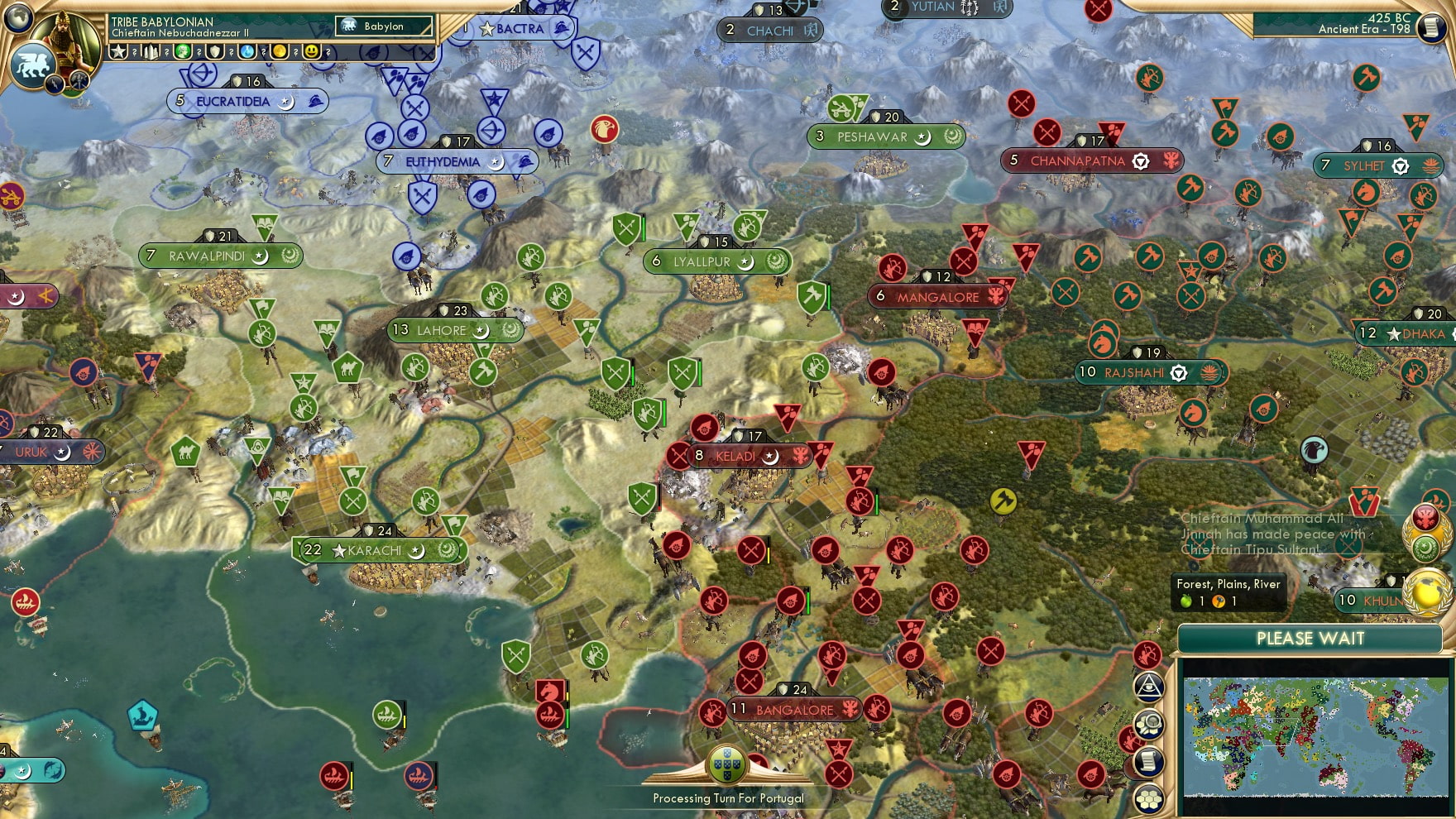Image resolution: width=1456 pixels, height=819 pixels.
Task: Click the happiness smiley icon on the top bar
Action: click(x=312, y=51)
